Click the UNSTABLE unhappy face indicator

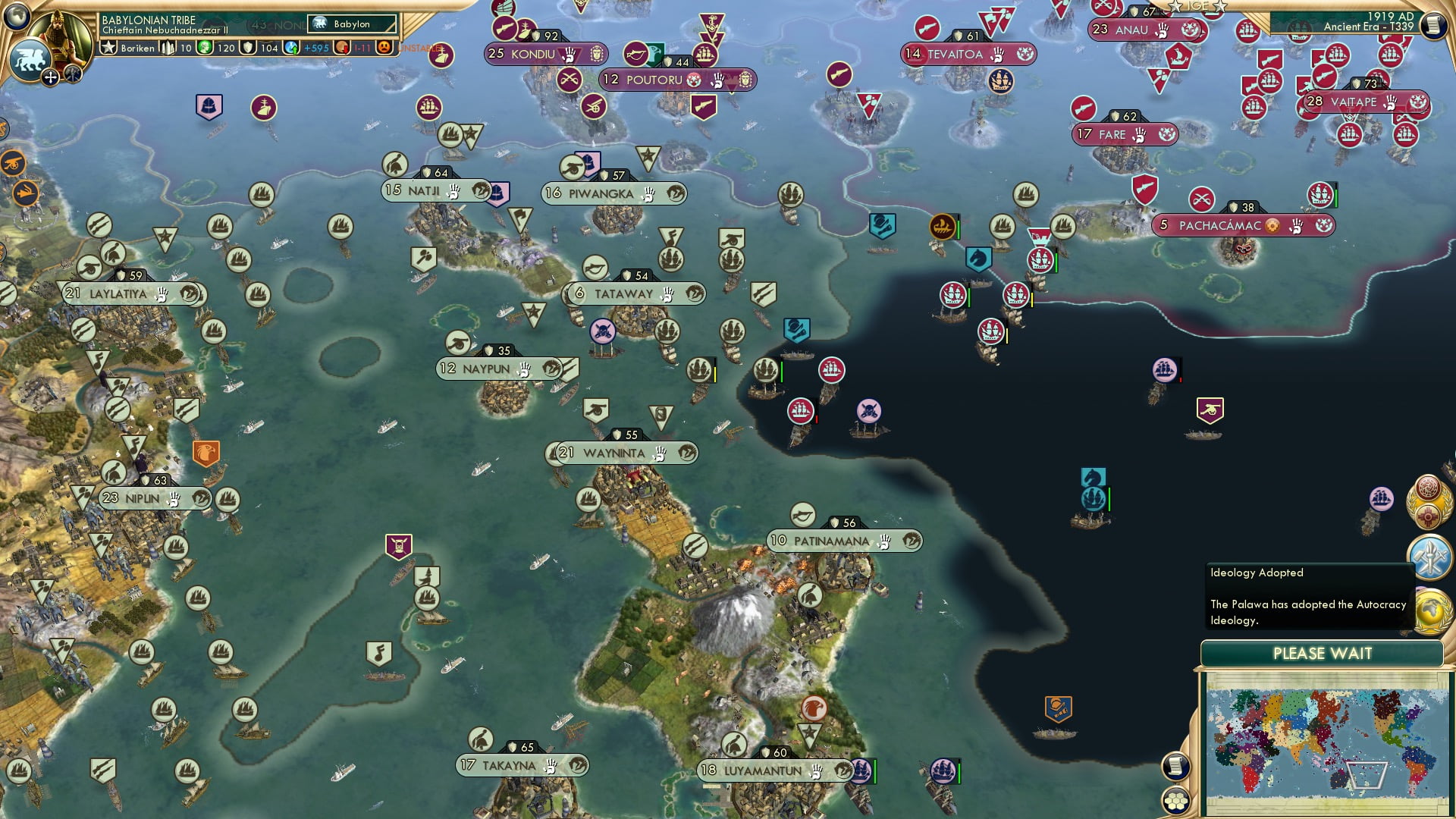384,48
